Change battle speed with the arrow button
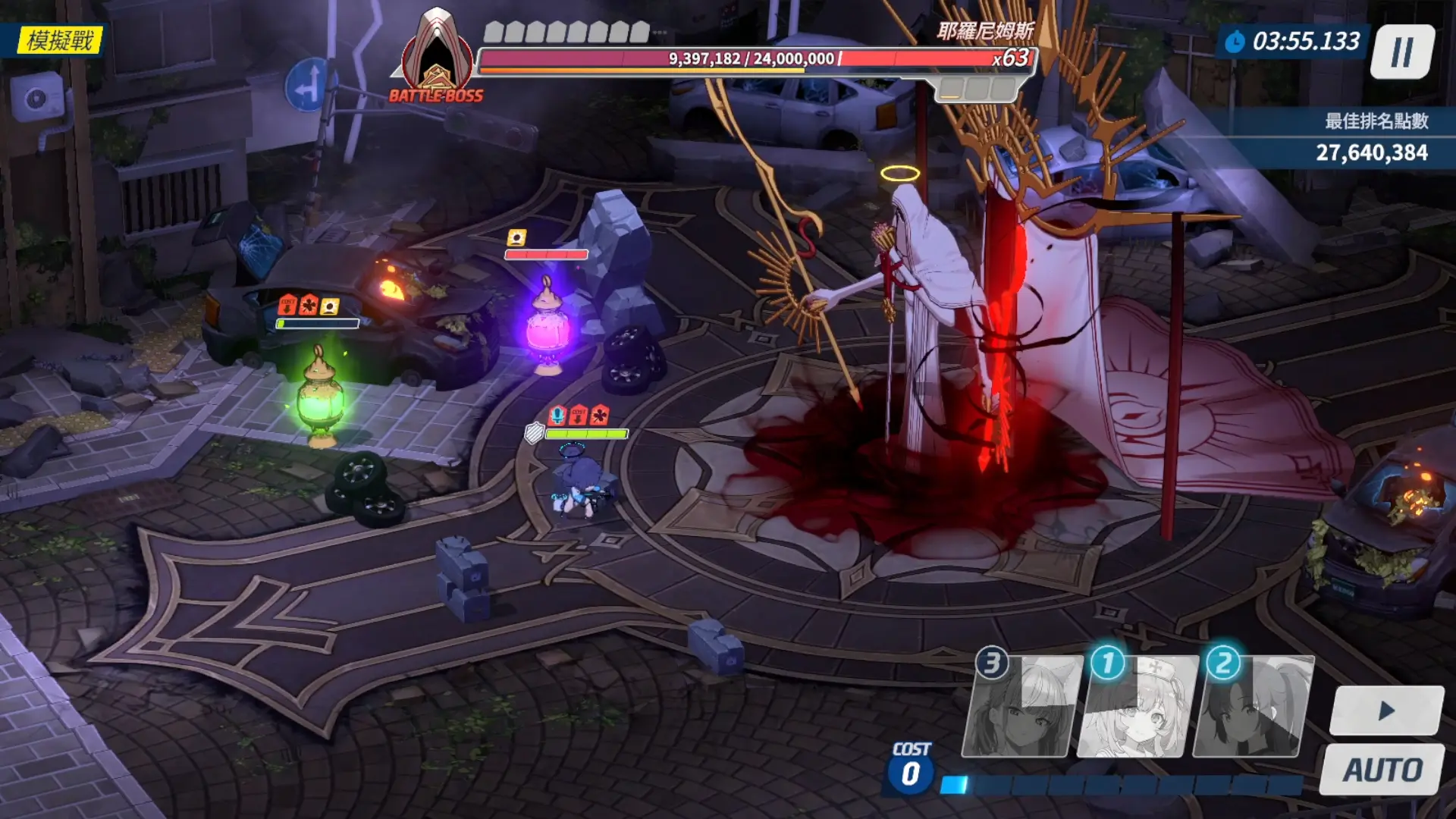The image size is (1456, 819). pyautogui.click(x=1387, y=711)
